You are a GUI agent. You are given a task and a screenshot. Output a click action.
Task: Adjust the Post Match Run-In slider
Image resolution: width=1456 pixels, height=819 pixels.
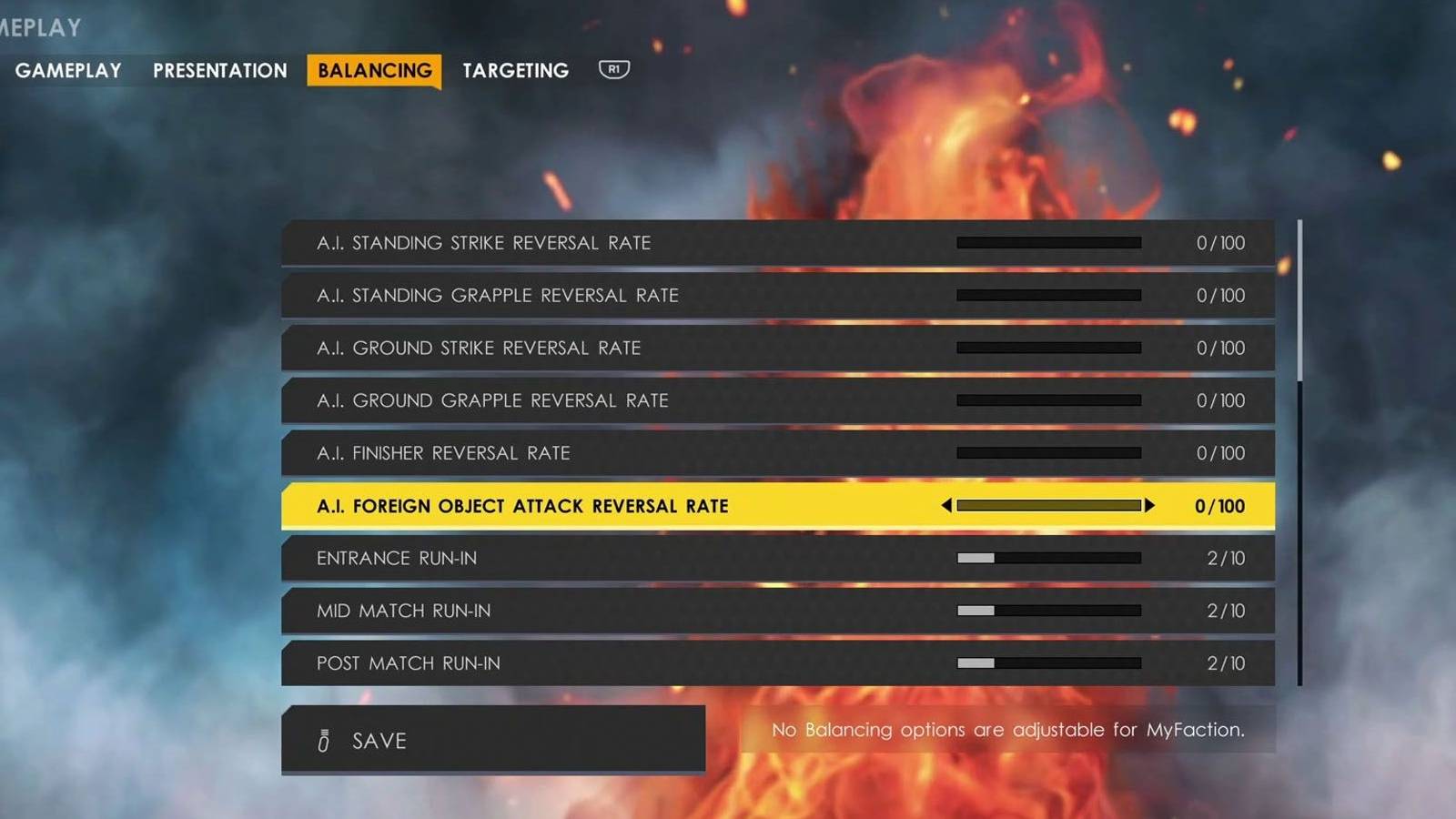[1048, 663]
